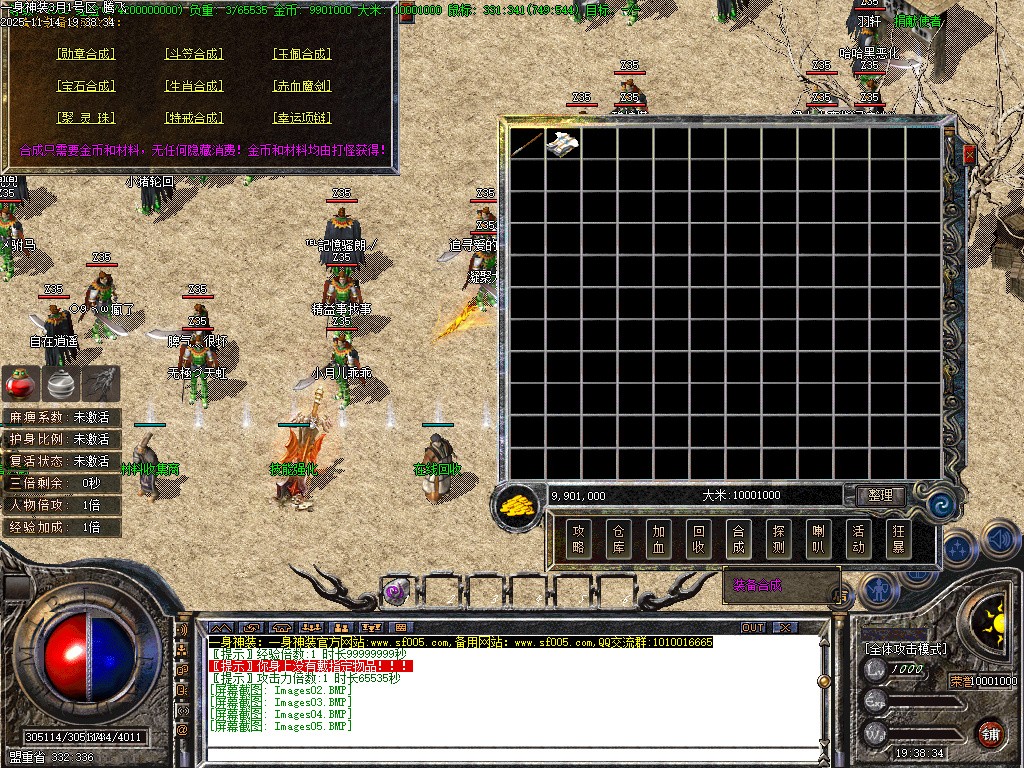1024x768 pixels.
Task: Choose 生肖合成 zodiac synthesis
Action: [x=193, y=86]
